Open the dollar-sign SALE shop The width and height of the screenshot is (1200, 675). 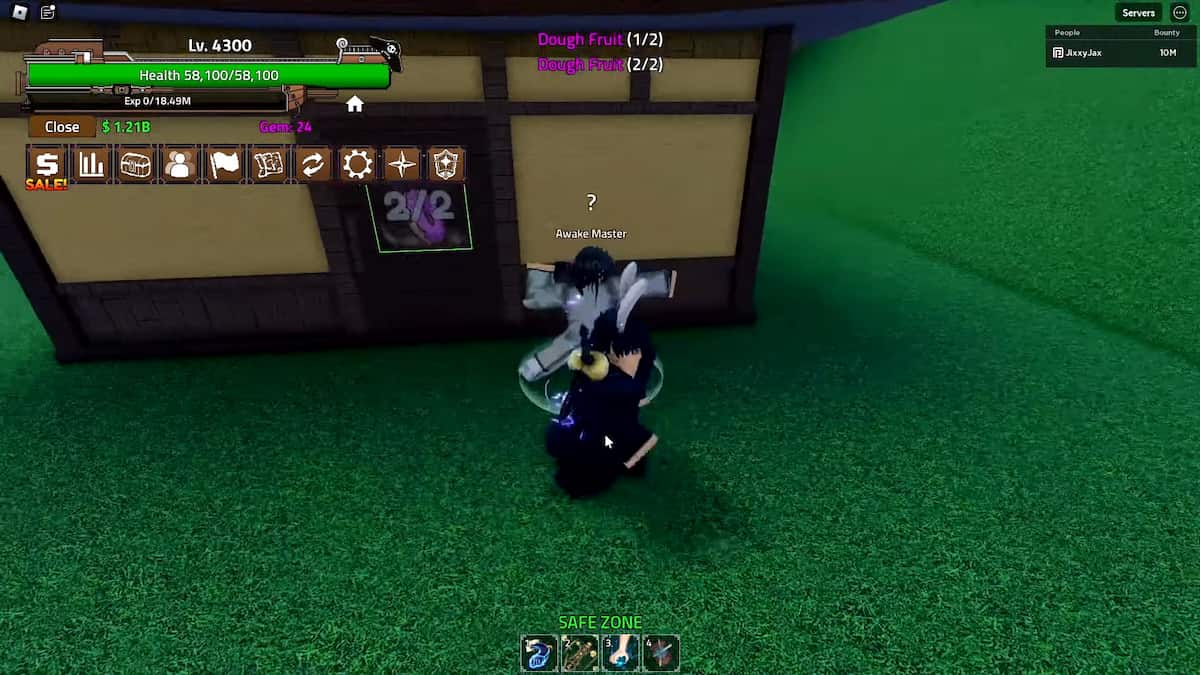[x=47, y=165]
